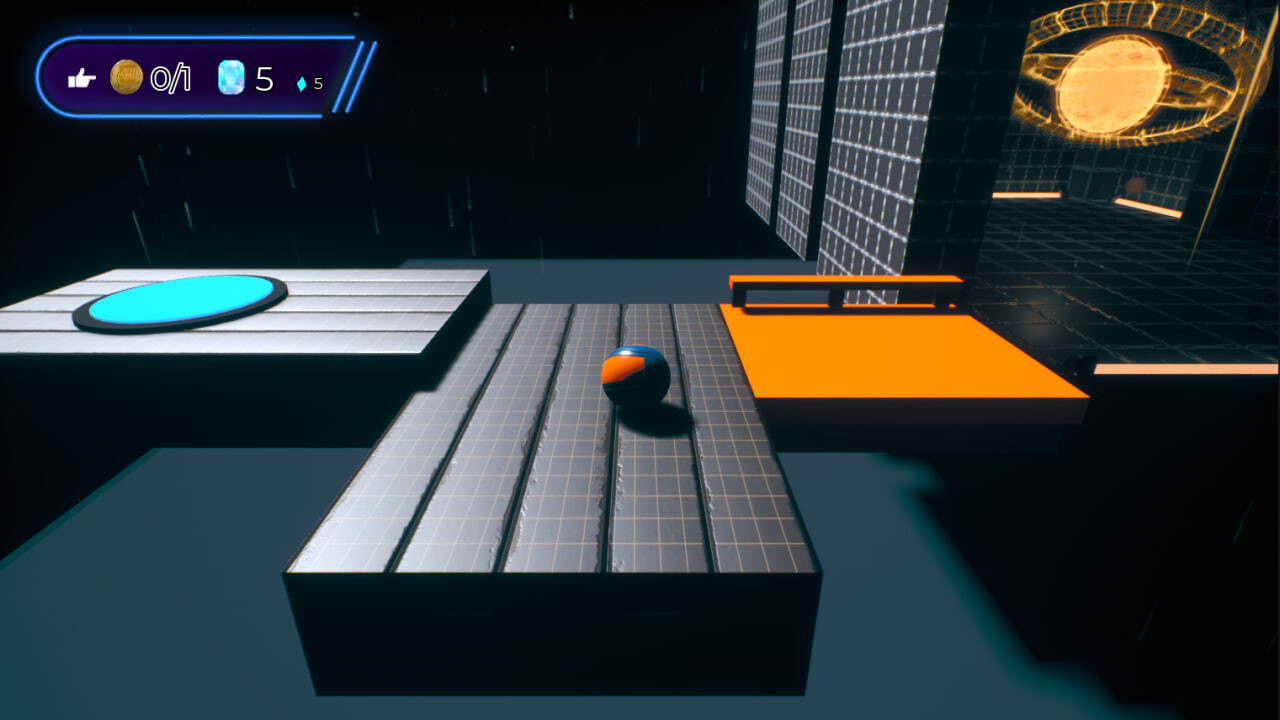Click the small cyan diamond icon

302,81
